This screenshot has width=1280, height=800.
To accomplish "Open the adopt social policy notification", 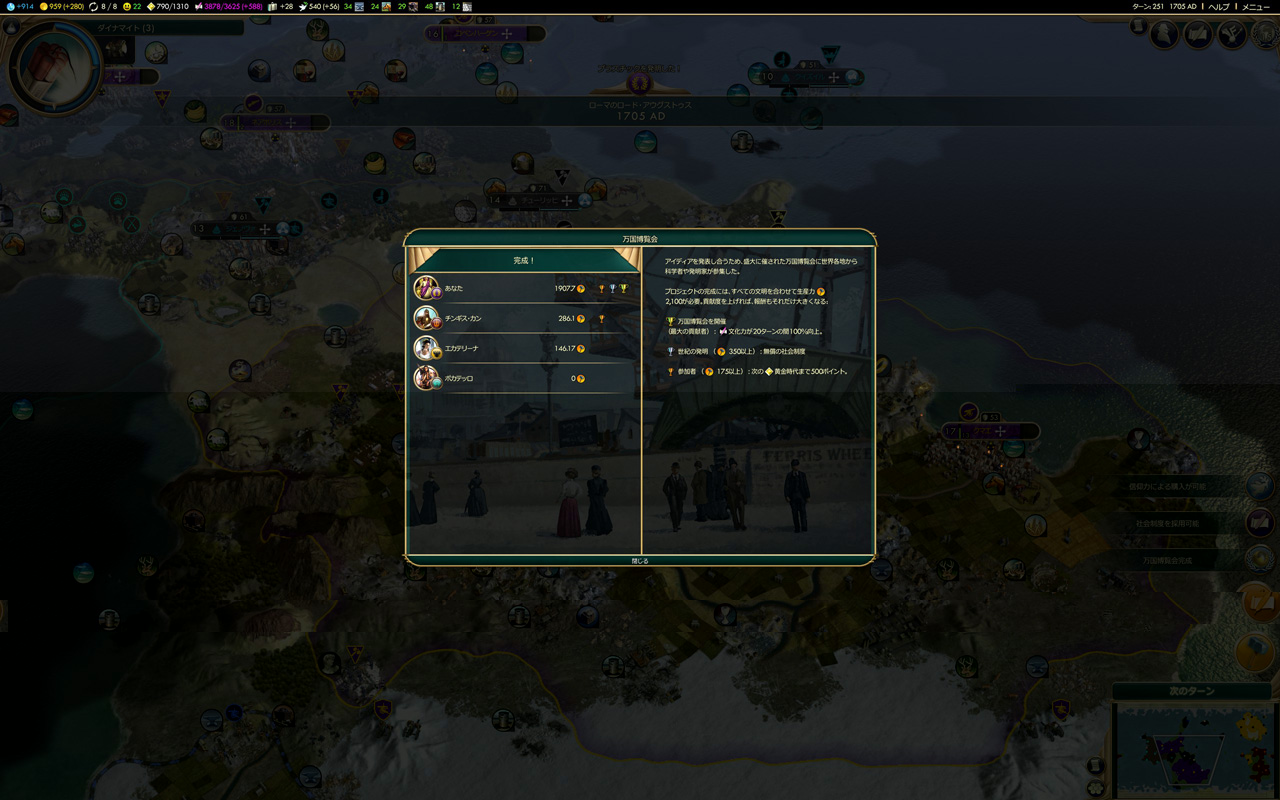I will pos(1259,523).
